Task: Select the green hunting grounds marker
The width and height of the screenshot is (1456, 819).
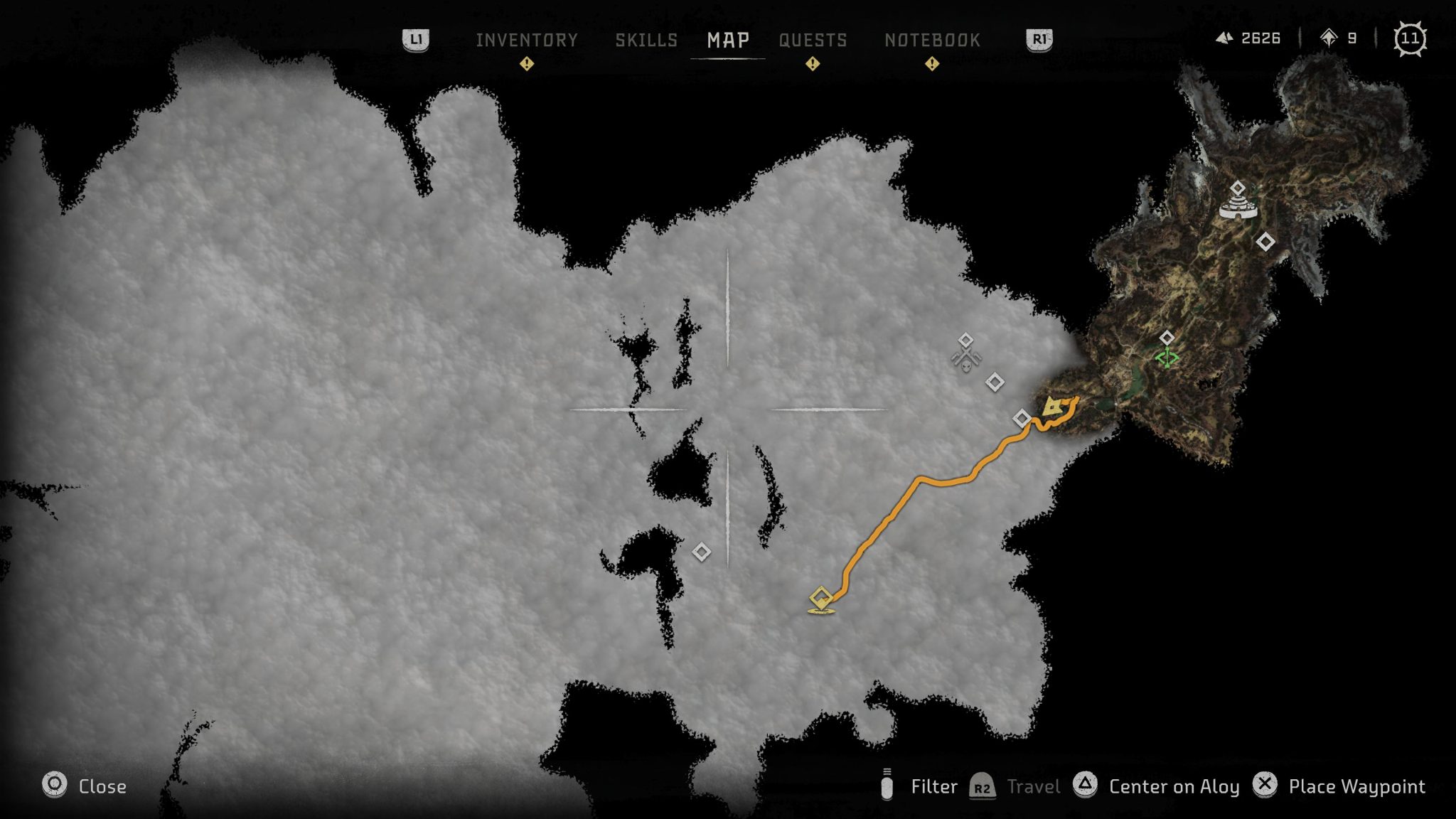Action: coord(1167,357)
